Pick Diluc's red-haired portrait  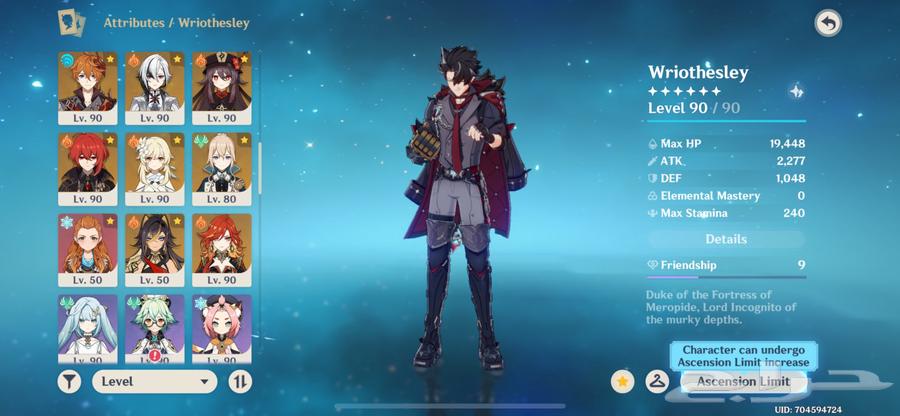(88, 169)
